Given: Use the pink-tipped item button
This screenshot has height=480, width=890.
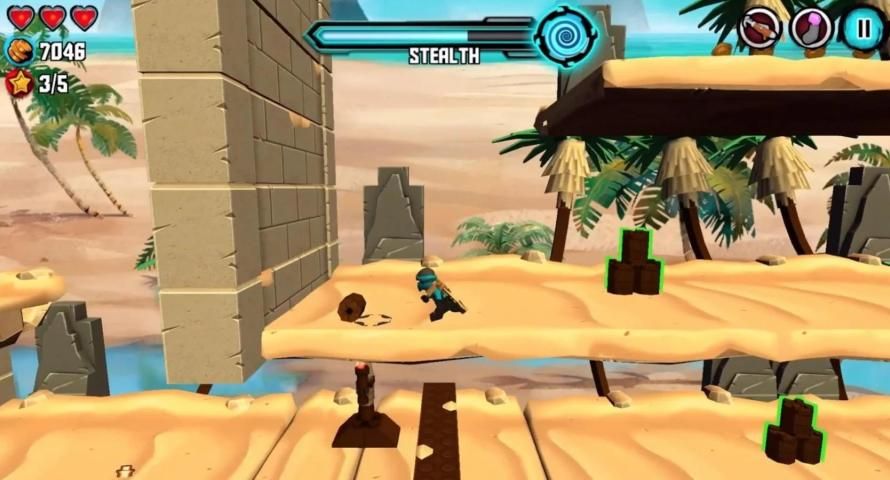Looking at the screenshot, I should (x=811, y=28).
